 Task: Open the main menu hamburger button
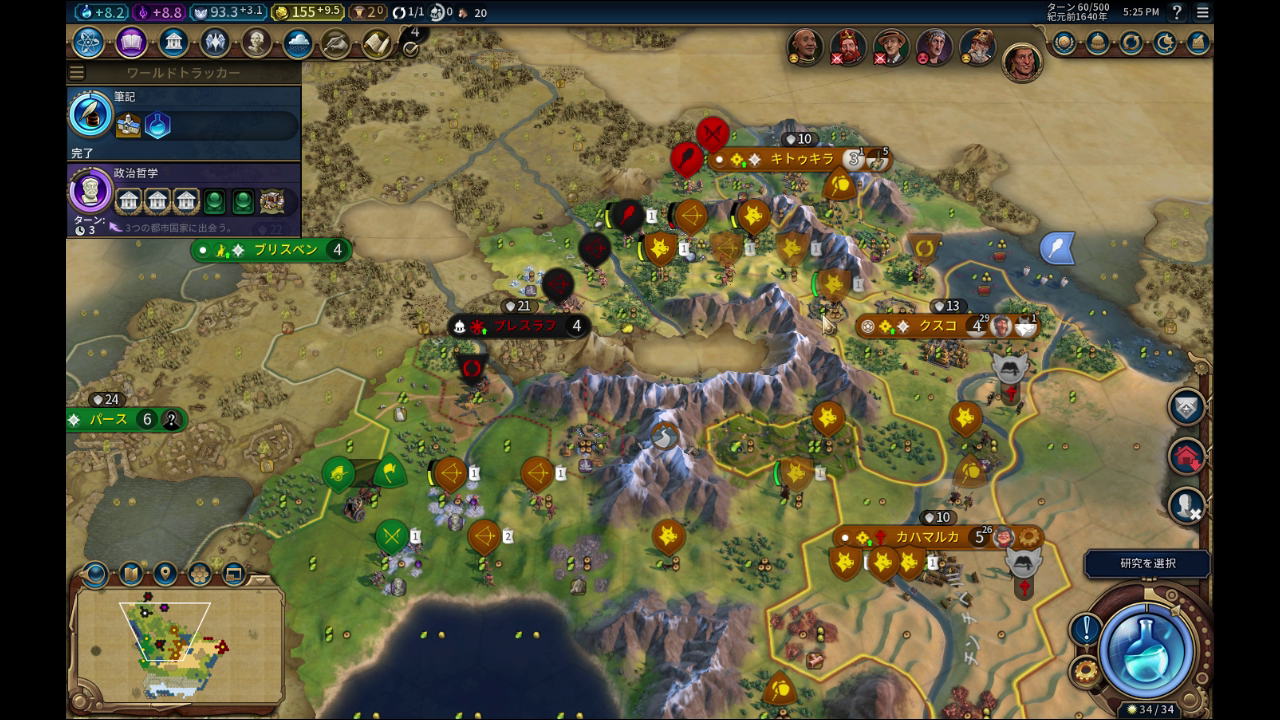[x=1202, y=12]
